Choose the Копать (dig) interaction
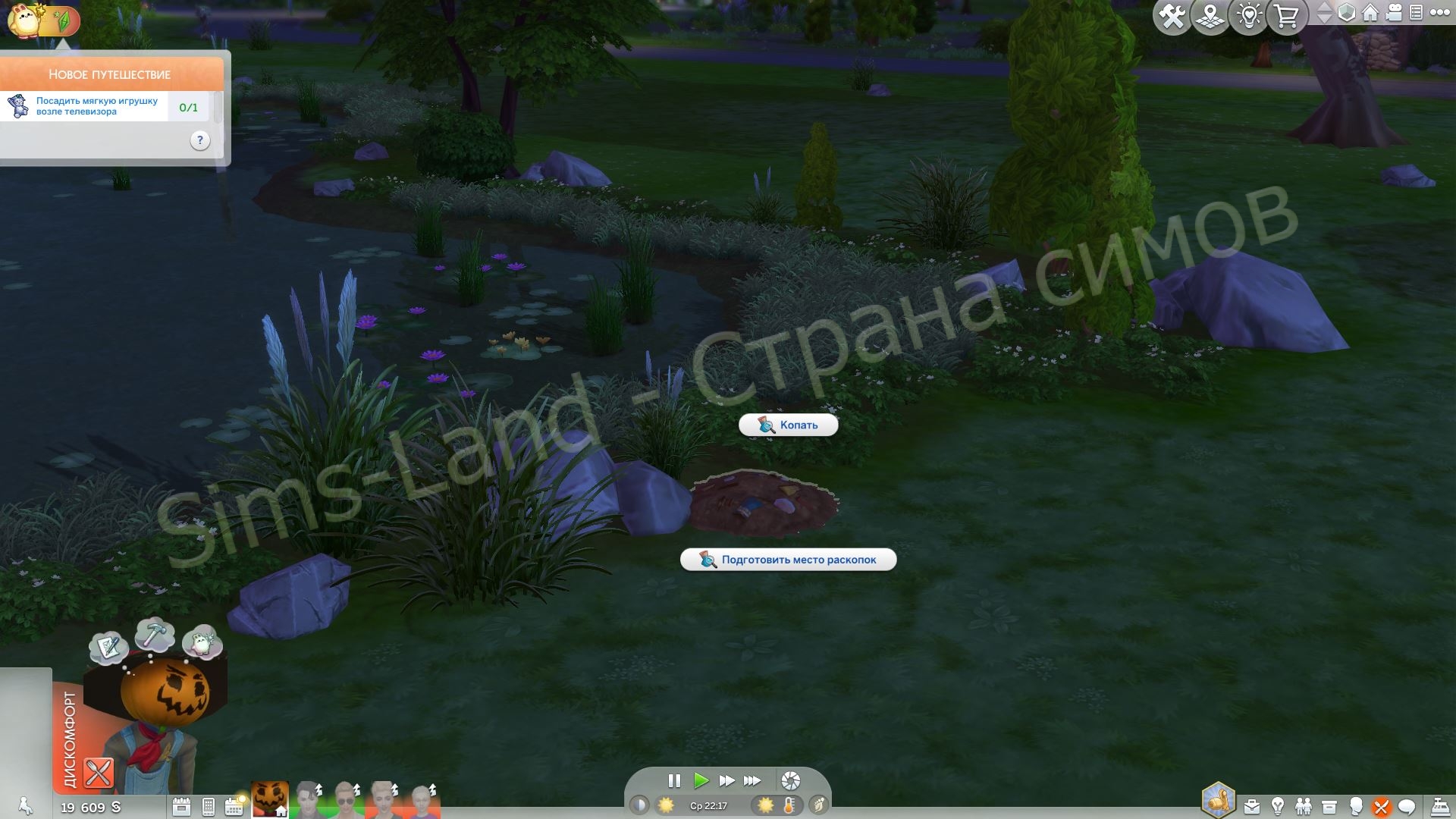 [789, 425]
